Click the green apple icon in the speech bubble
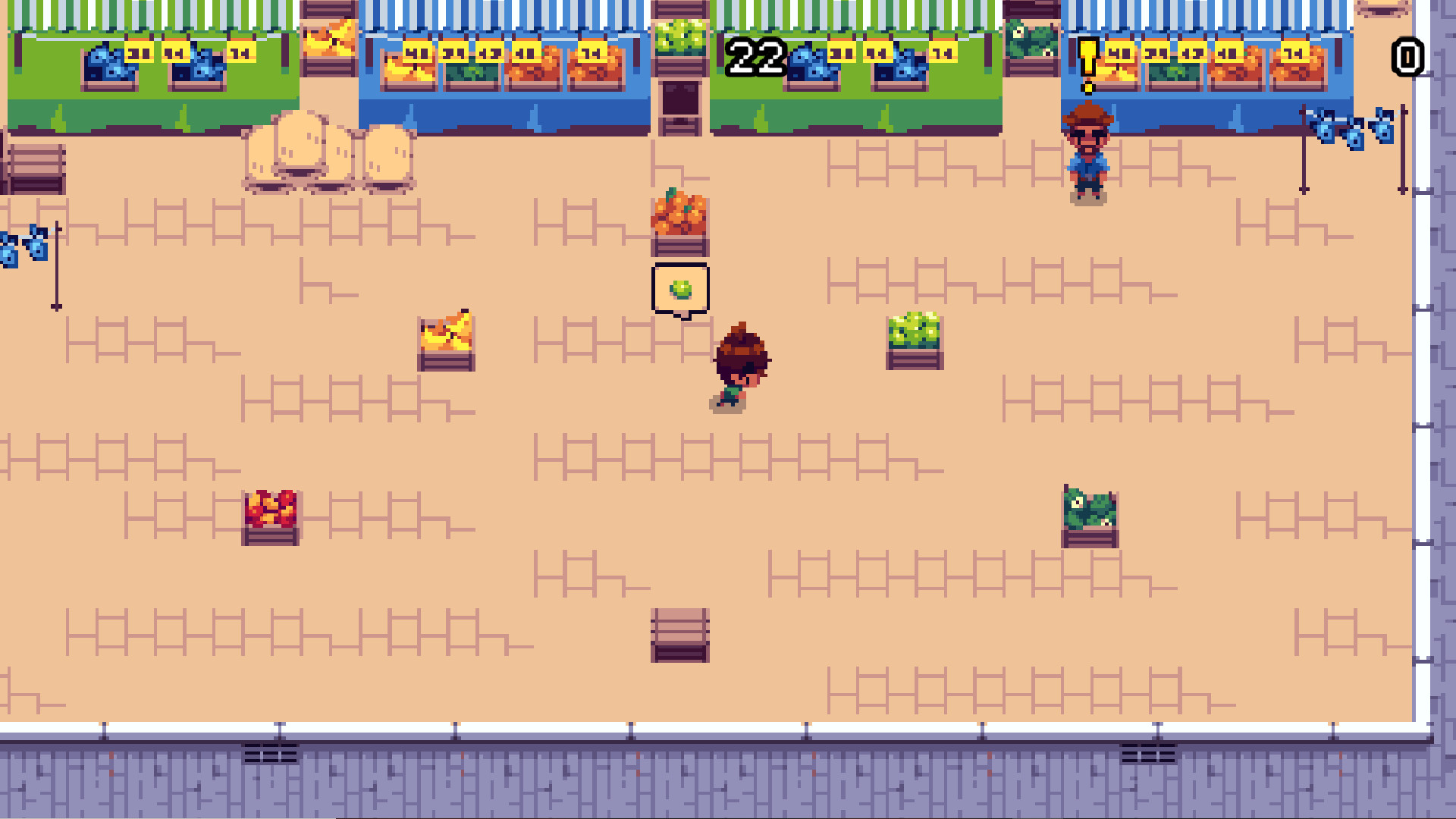This screenshot has width=1456, height=819. pyautogui.click(x=682, y=289)
